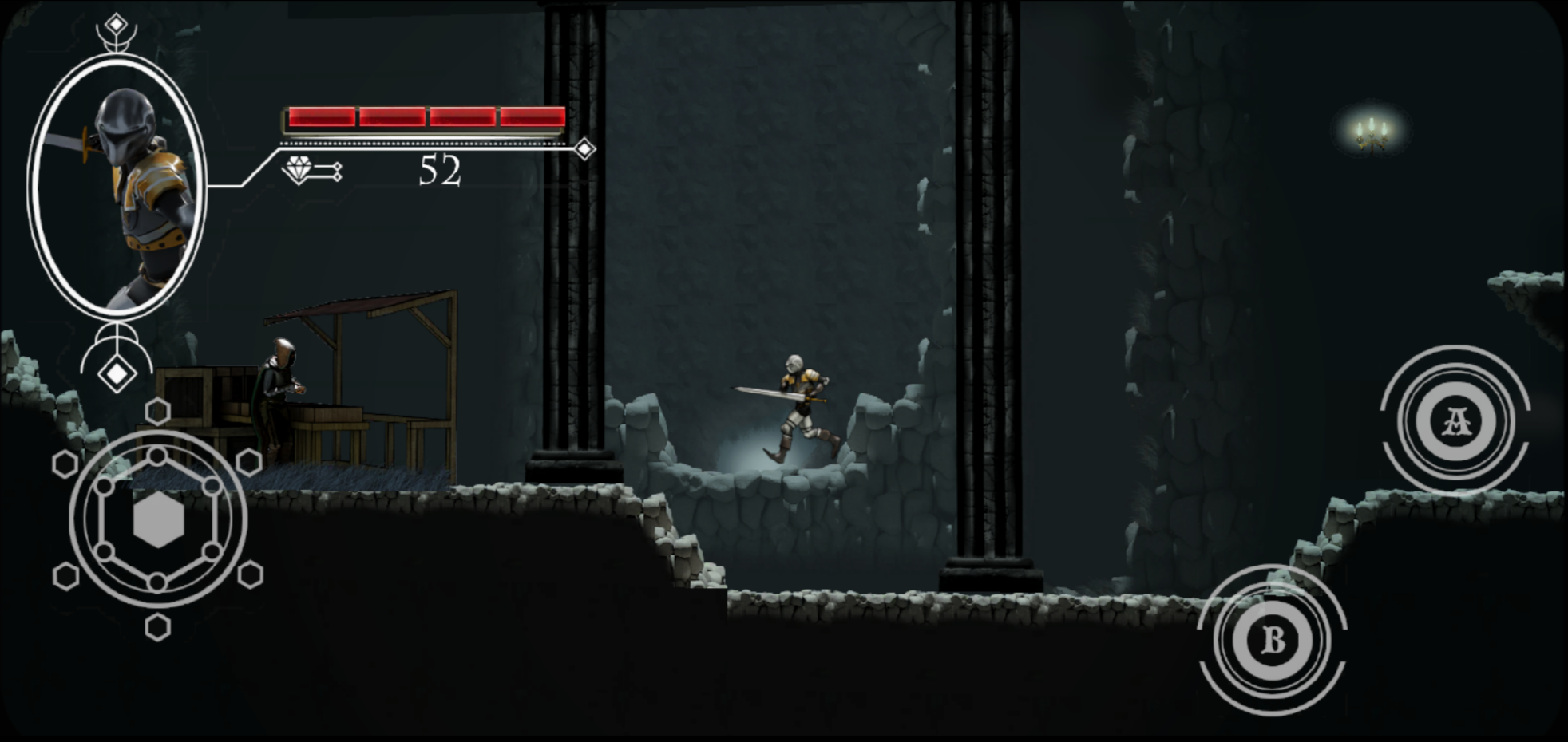Tap the round B action button

(1273, 640)
